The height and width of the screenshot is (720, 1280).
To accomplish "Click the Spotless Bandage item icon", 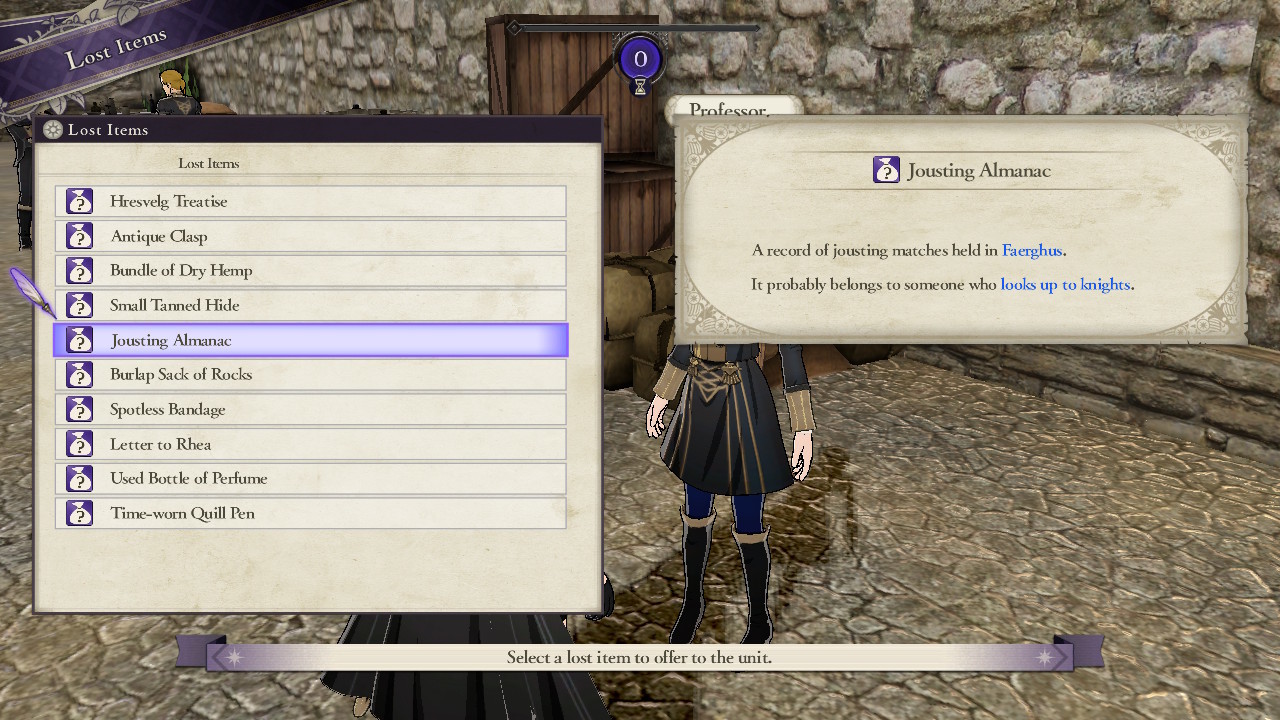I will pyautogui.click(x=79, y=409).
